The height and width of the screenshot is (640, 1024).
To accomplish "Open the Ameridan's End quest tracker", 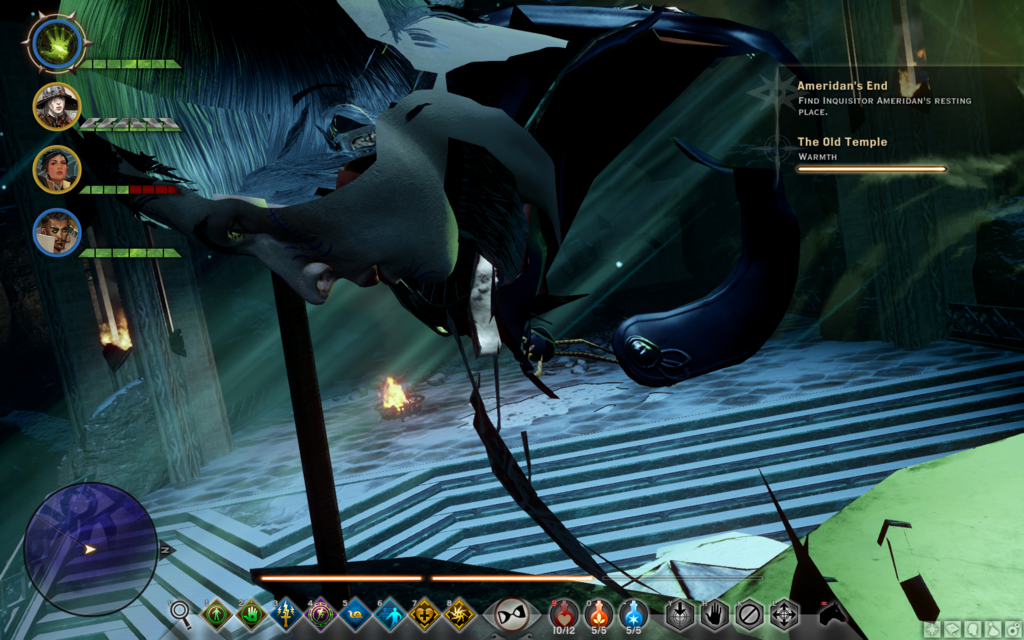I will pyautogui.click(x=842, y=86).
